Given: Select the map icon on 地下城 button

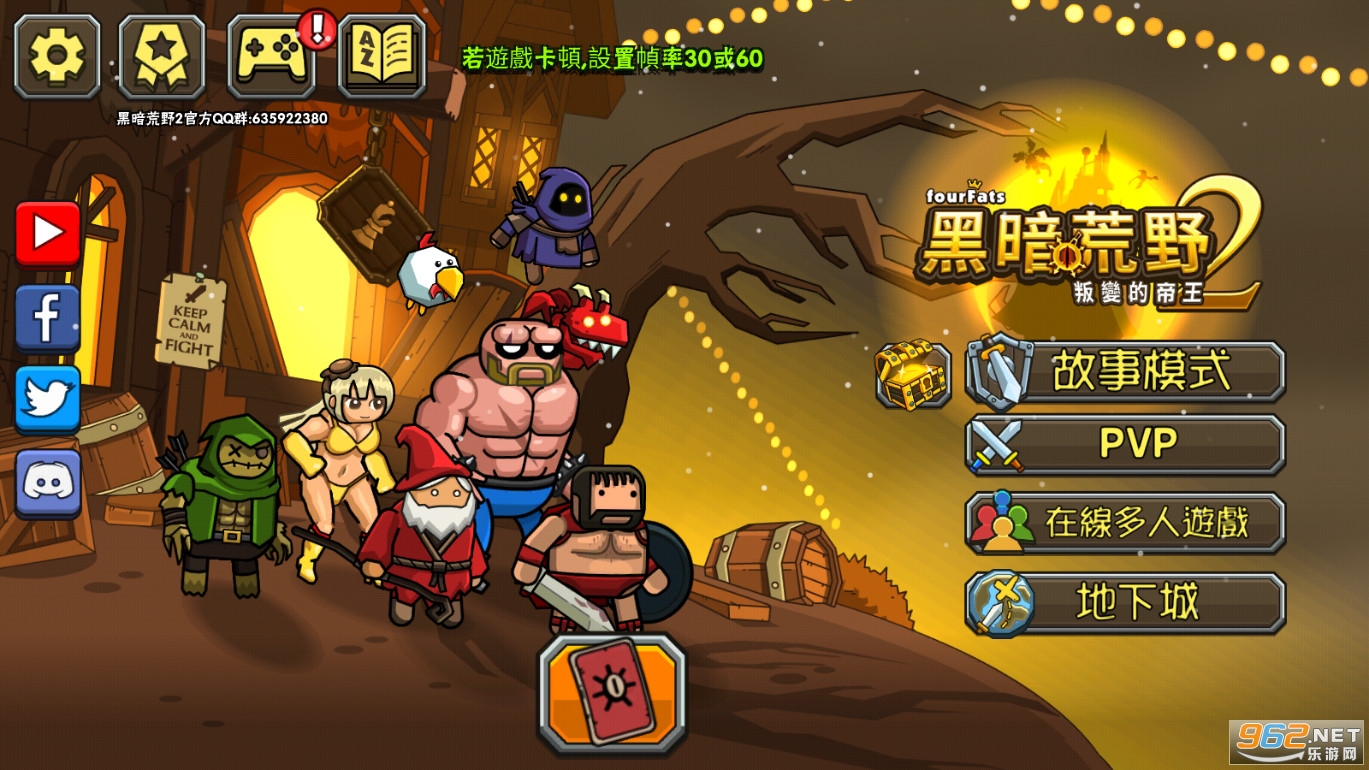Looking at the screenshot, I should [x=1003, y=601].
